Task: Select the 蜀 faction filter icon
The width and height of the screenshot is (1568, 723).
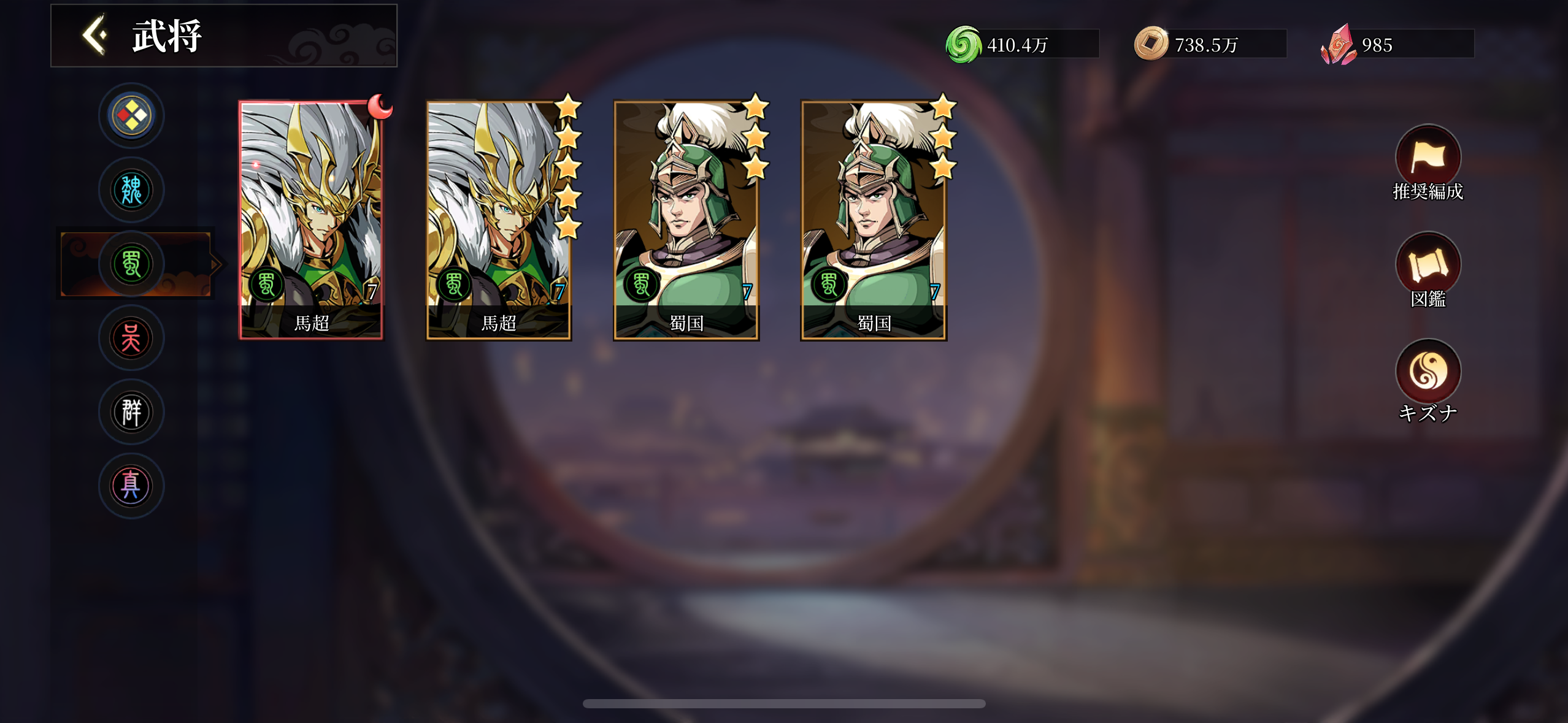Action: 131,264
